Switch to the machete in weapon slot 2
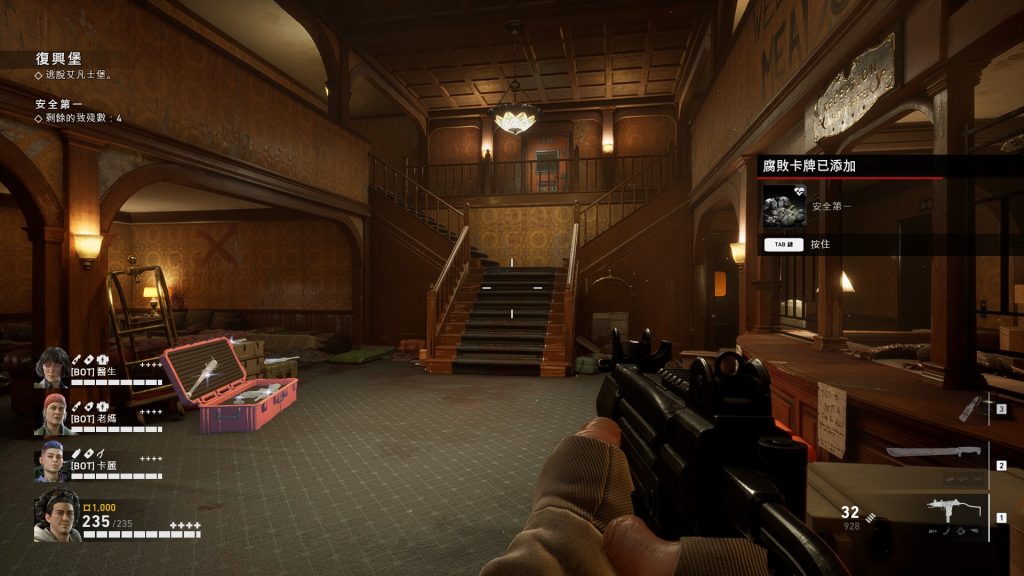This screenshot has width=1024, height=576. (934, 453)
